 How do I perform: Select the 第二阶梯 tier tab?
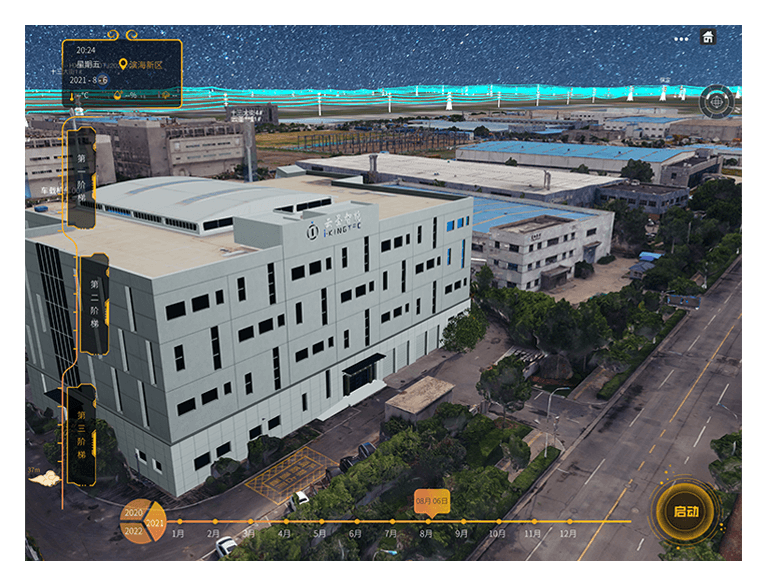click(94, 304)
